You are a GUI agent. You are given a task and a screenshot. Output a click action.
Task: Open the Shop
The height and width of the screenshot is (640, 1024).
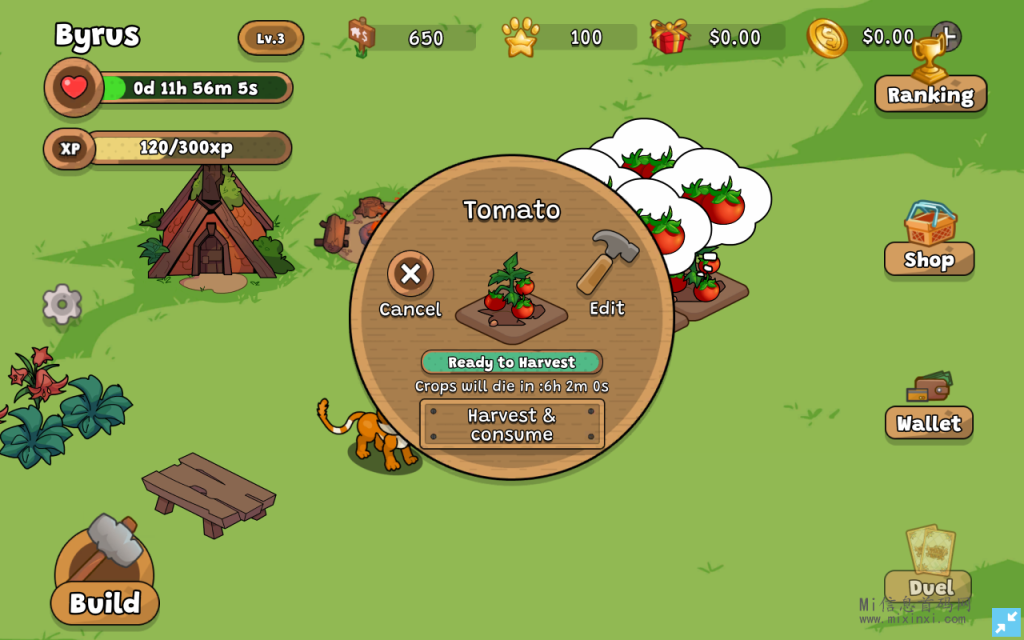click(929, 258)
